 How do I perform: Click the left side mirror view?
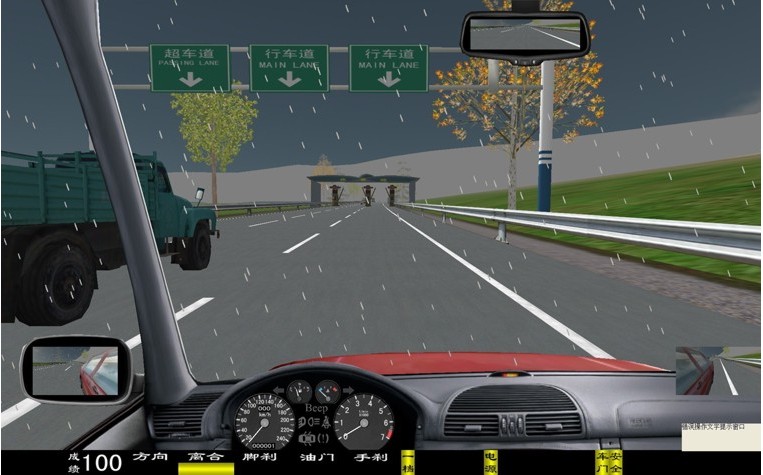click(x=74, y=368)
